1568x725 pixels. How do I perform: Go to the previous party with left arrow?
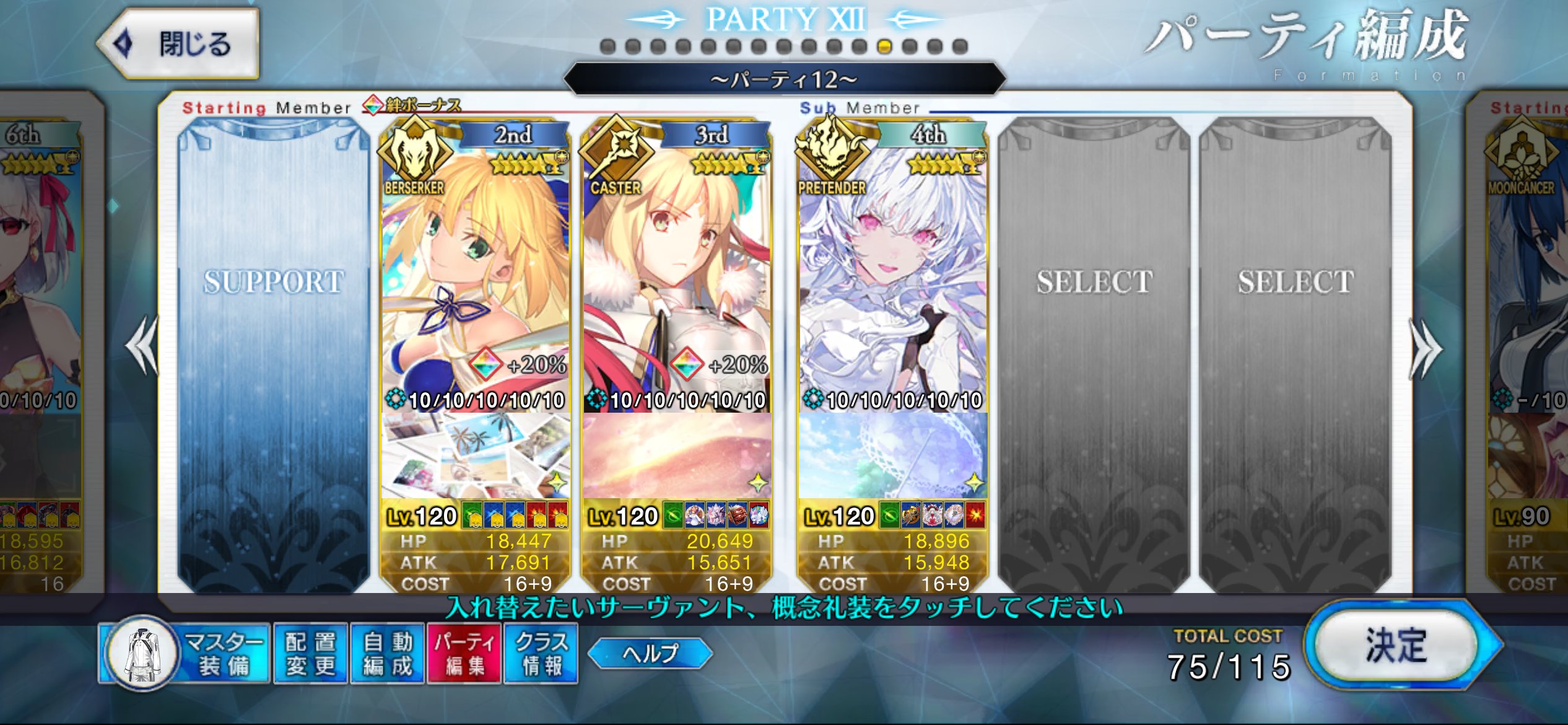[142, 346]
